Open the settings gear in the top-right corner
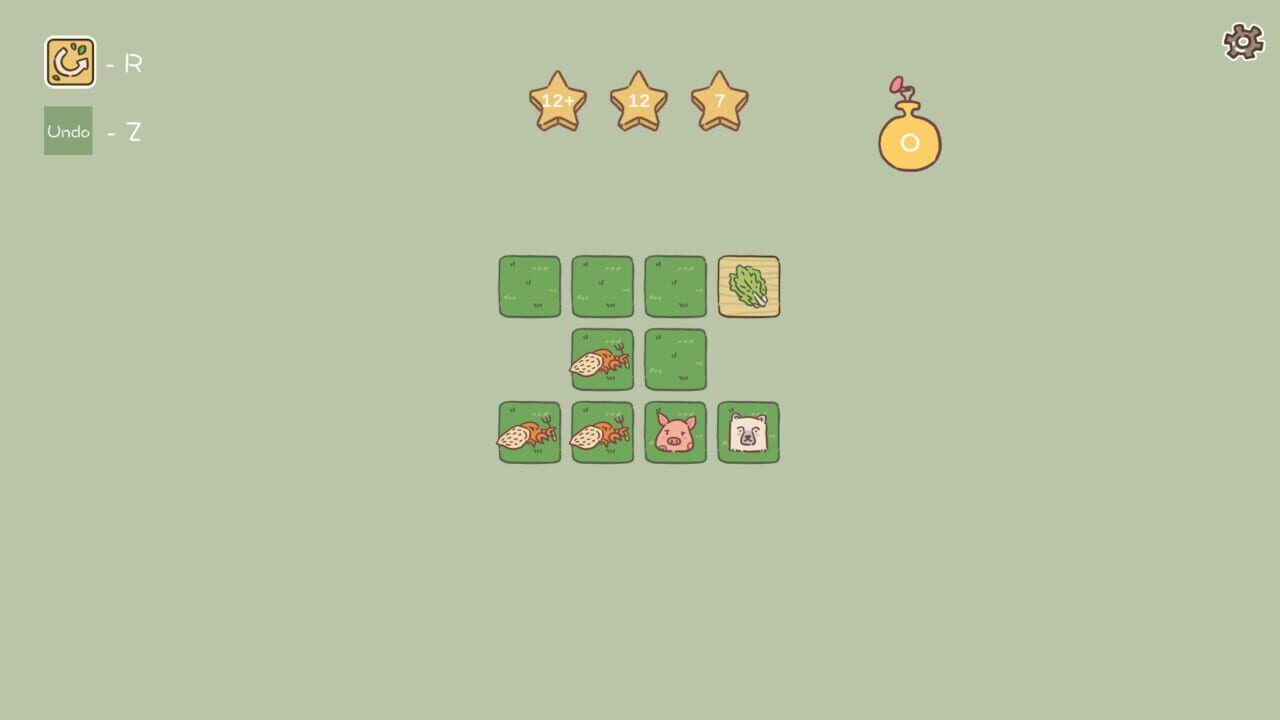1280x720 pixels. coord(1243,41)
